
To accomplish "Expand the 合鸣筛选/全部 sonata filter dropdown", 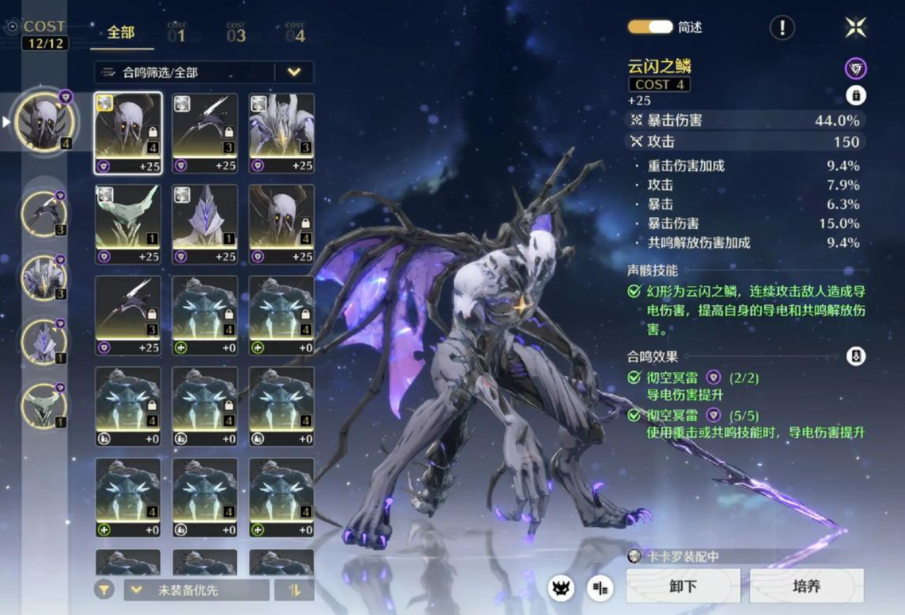I will click(294, 72).
